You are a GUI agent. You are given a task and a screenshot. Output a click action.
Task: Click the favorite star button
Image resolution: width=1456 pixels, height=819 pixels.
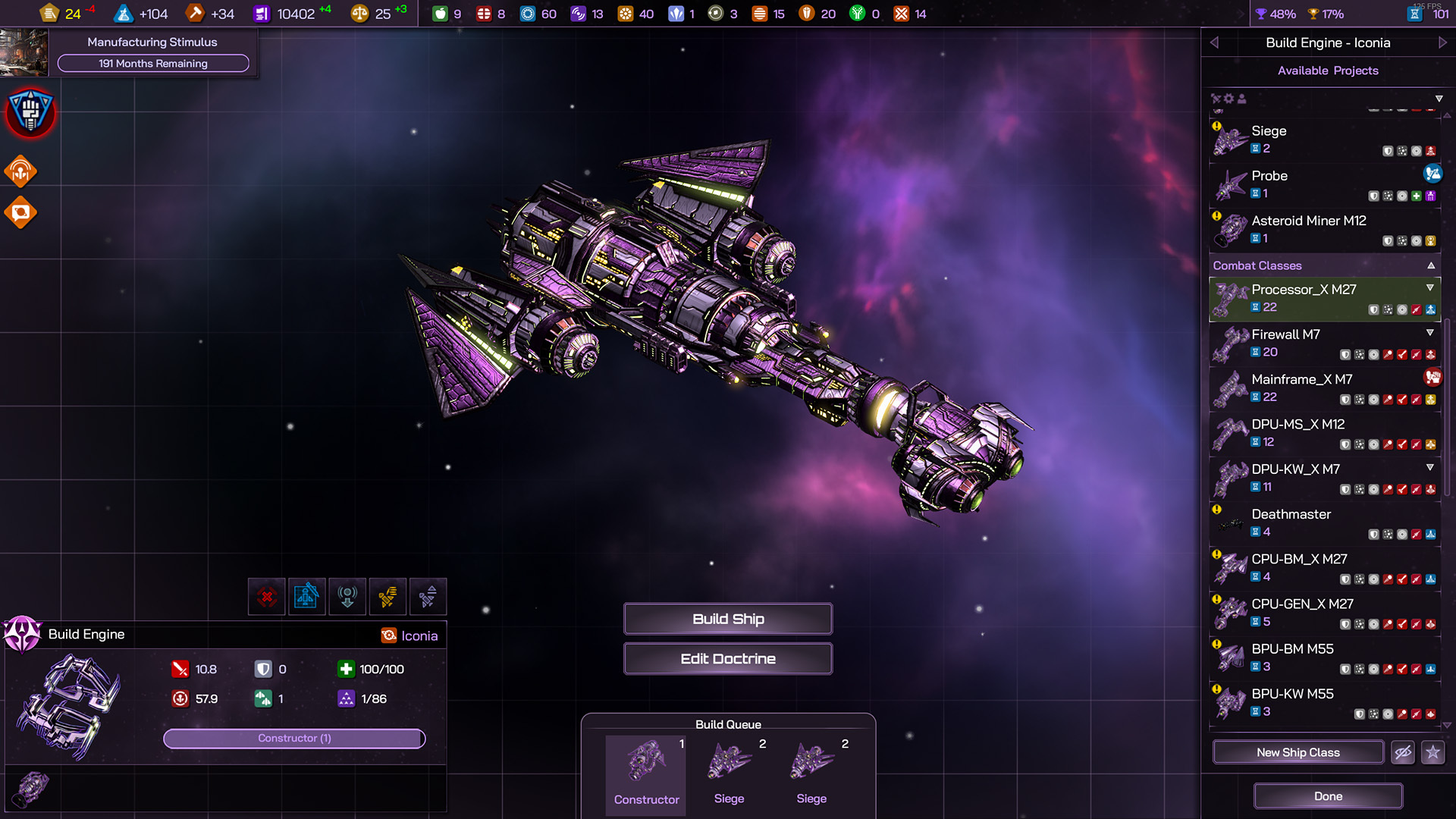[1432, 752]
